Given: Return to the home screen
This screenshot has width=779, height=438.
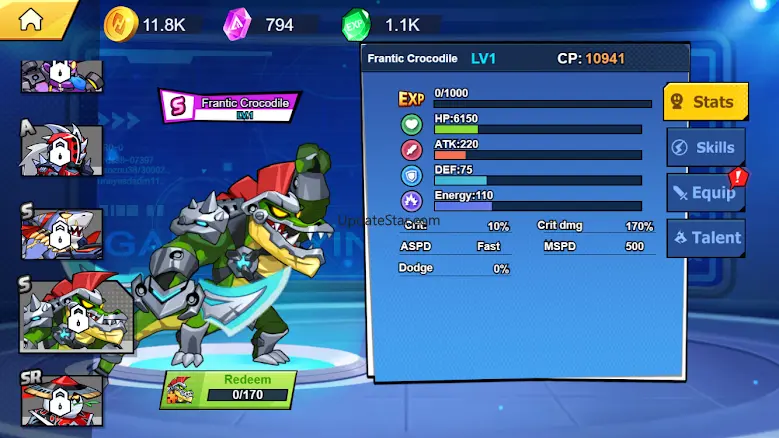Looking at the screenshot, I should pos(32,19).
